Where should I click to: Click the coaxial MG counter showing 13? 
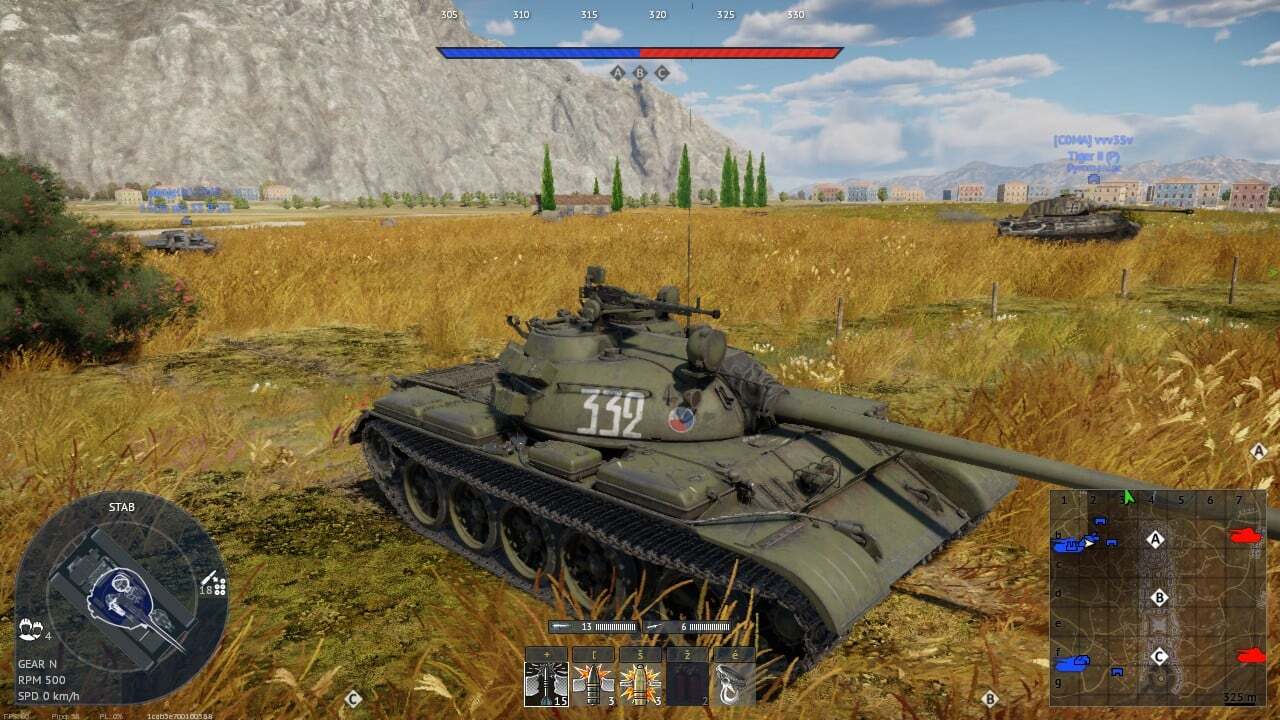point(586,627)
